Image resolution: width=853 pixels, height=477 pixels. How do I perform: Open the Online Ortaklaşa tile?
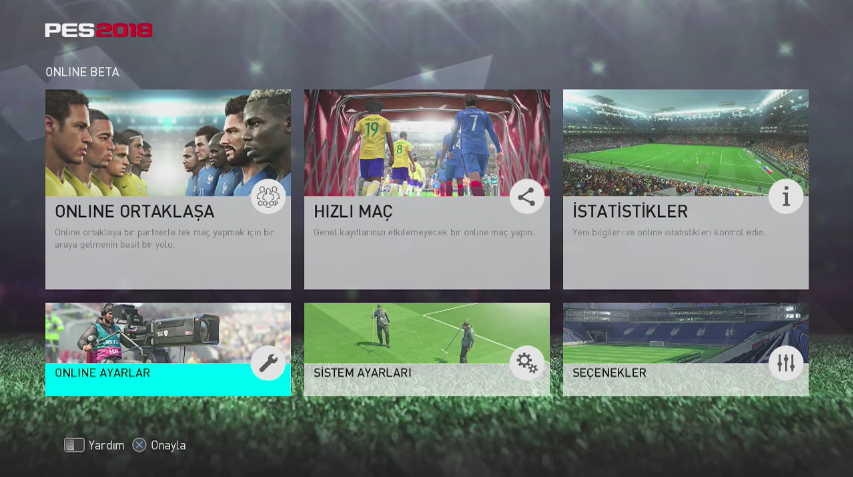(x=168, y=190)
